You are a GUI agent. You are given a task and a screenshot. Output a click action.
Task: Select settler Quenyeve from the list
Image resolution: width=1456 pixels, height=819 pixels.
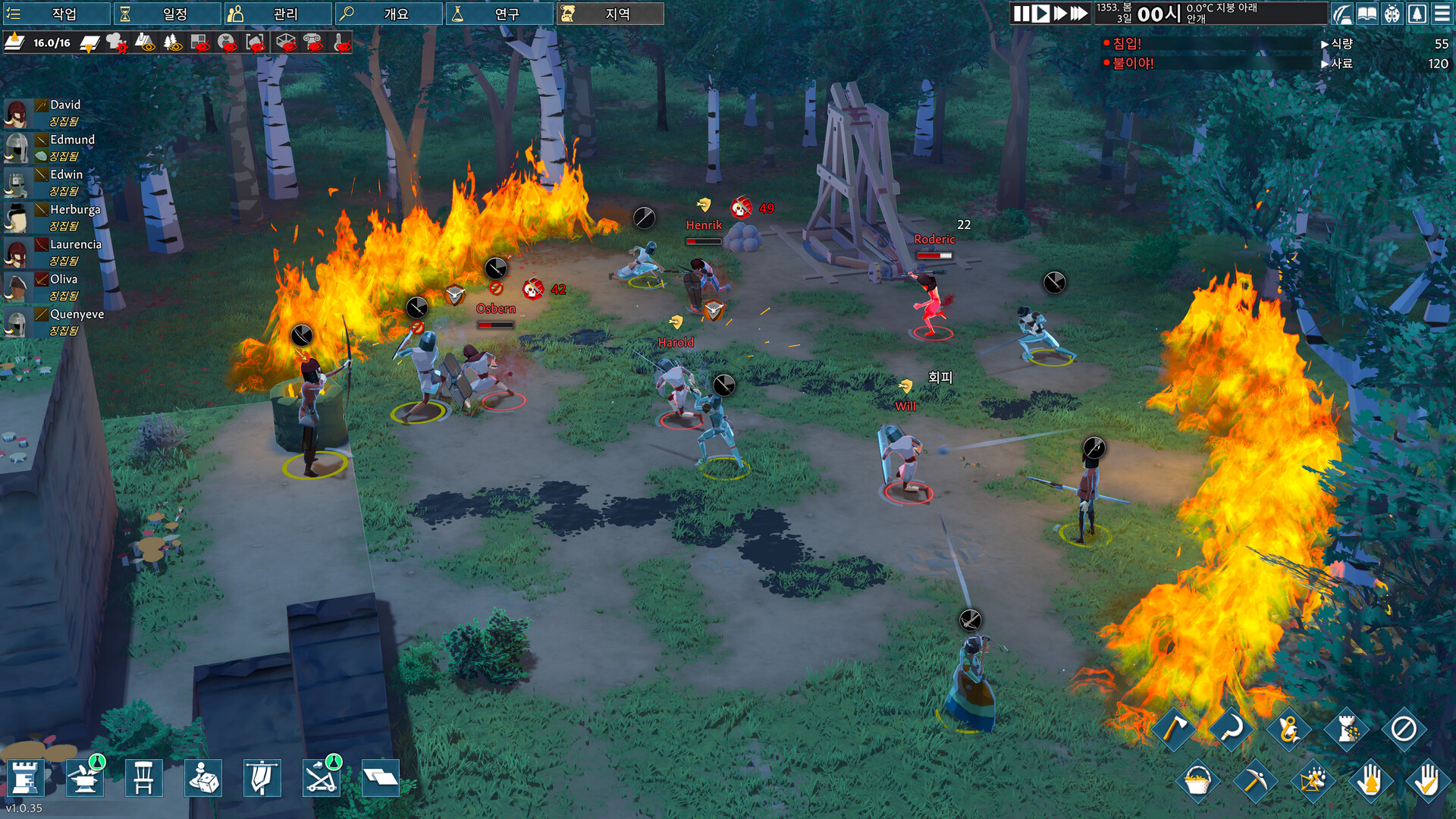77,314
